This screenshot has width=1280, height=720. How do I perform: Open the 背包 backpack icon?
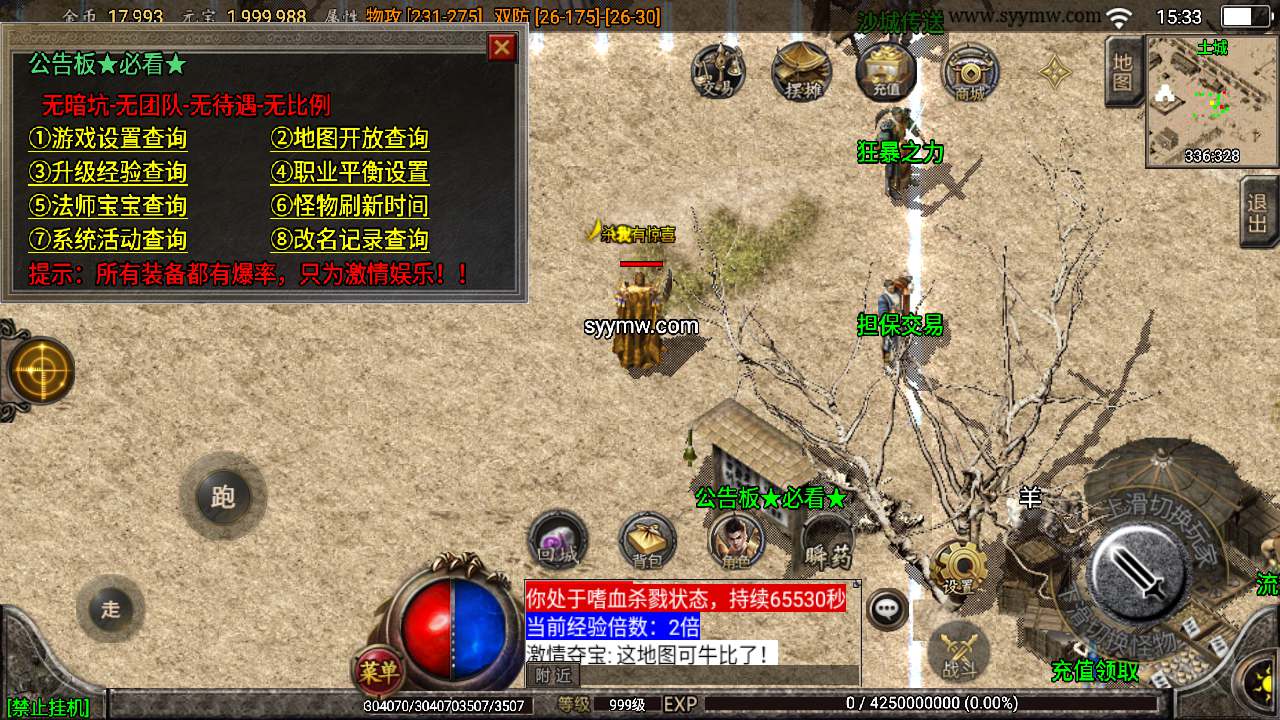[647, 541]
